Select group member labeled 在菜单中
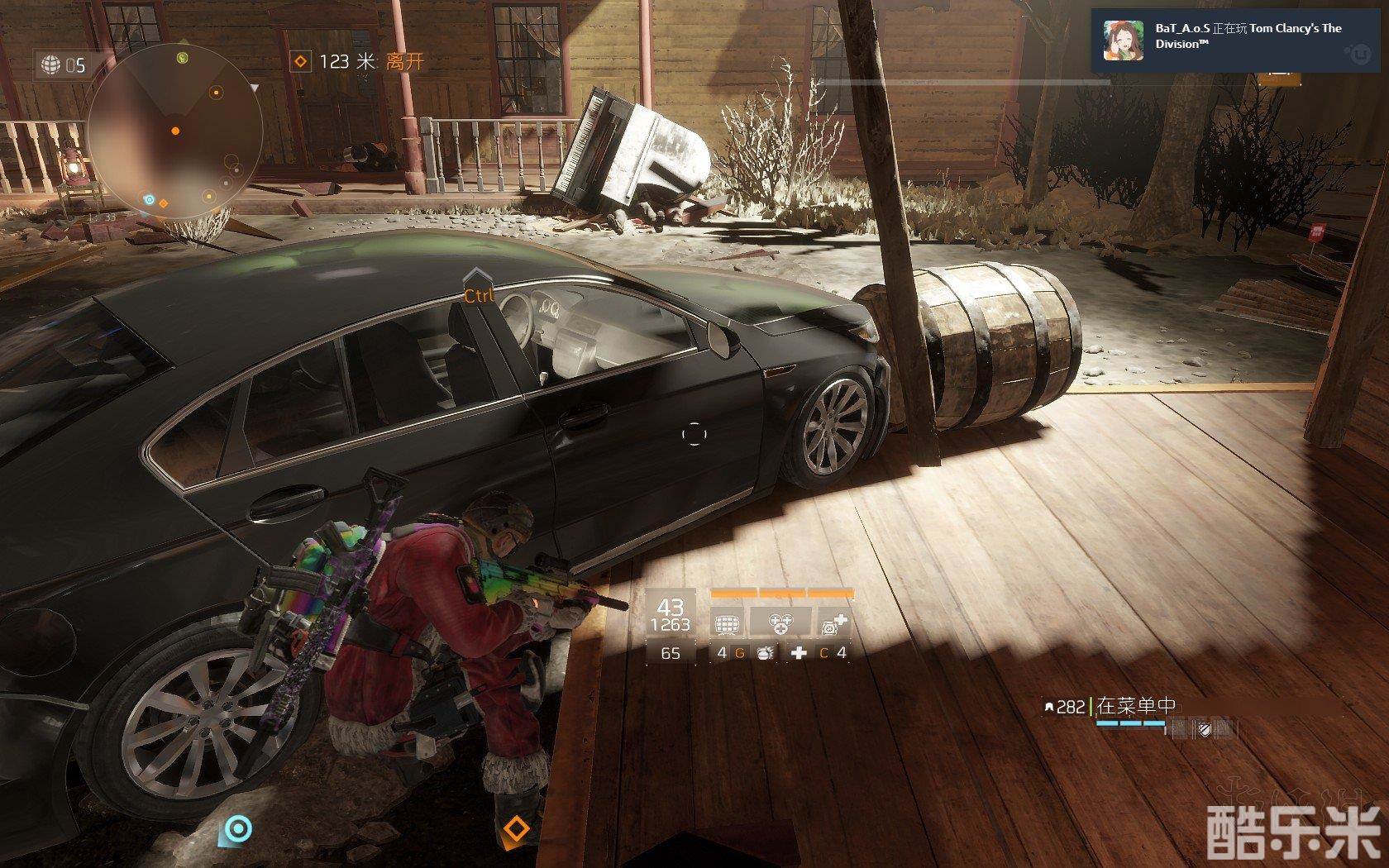Screen dimensions: 1389x868 (1134, 706)
